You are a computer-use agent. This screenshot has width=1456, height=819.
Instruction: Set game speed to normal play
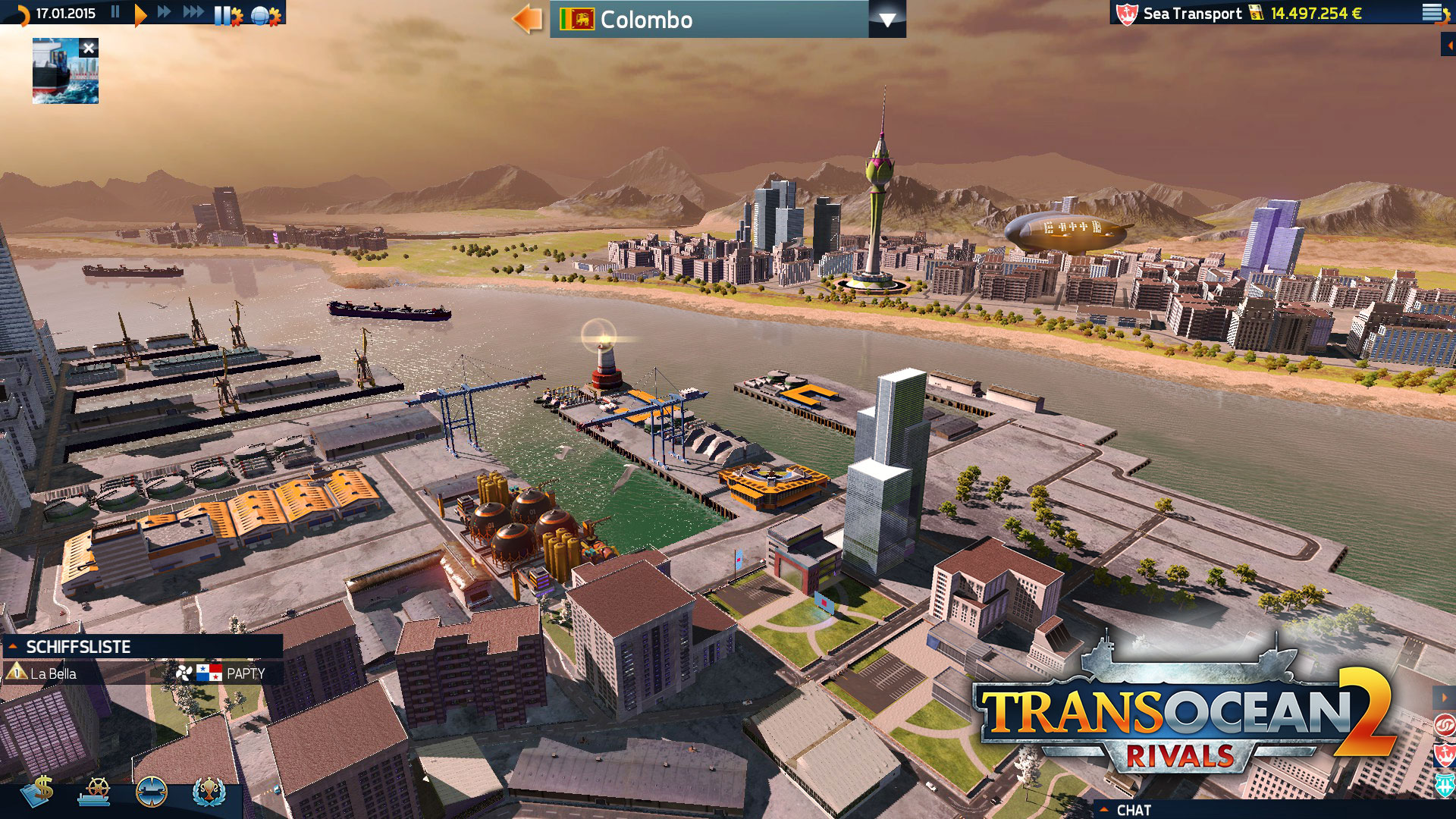140,14
